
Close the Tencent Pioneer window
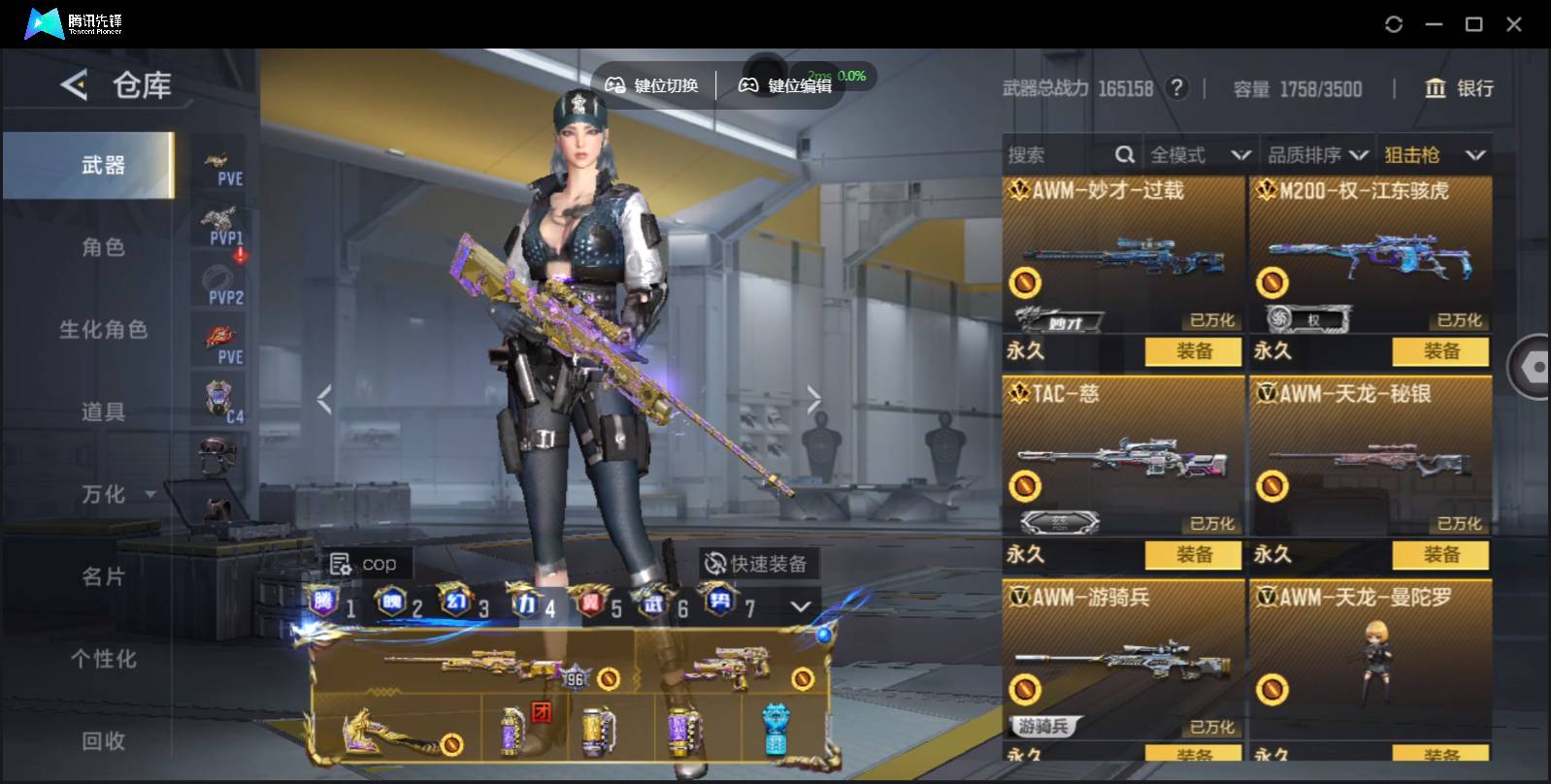click(1513, 24)
